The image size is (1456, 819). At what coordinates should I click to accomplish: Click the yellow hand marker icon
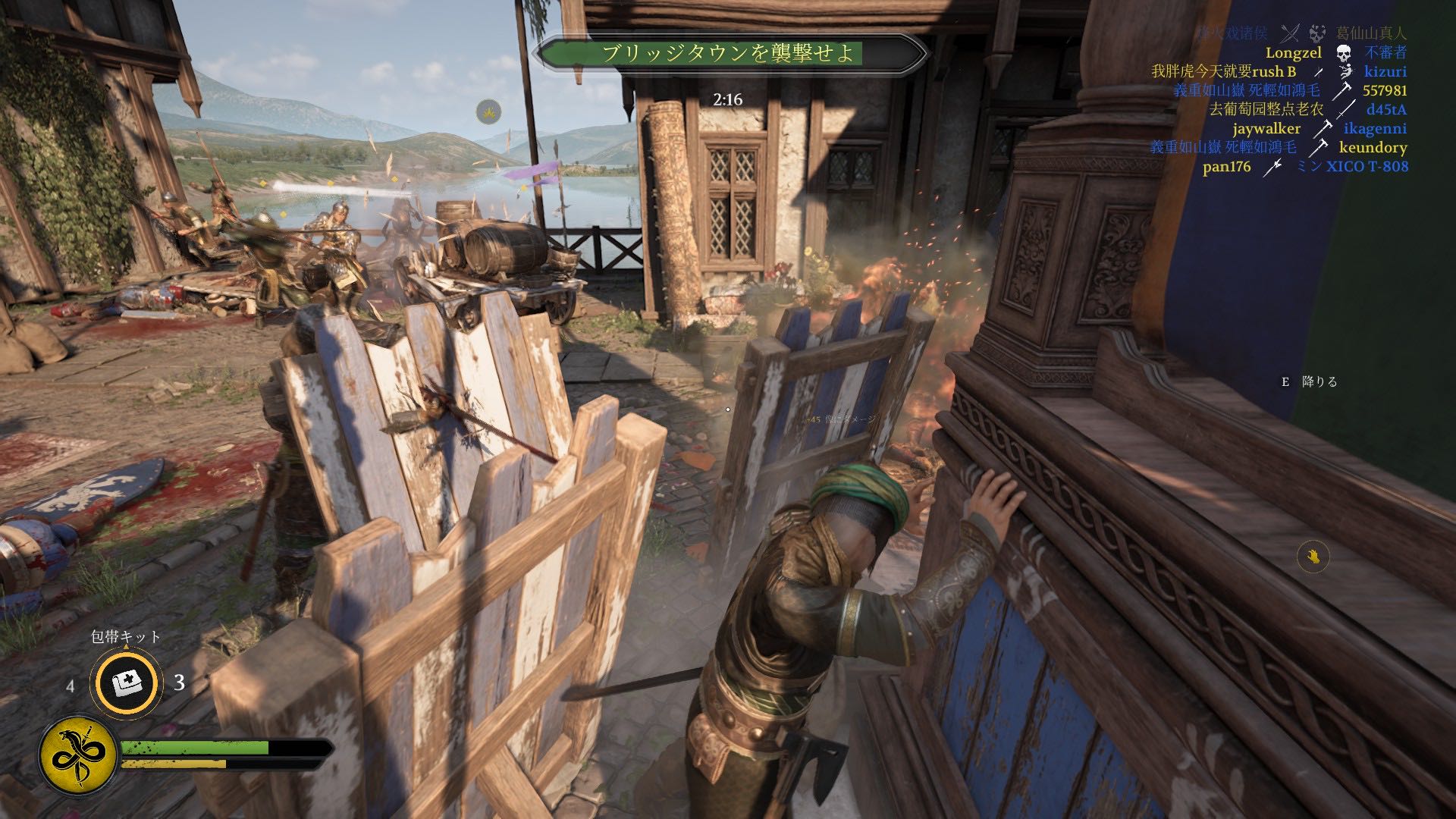pyautogui.click(x=1313, y=557)
